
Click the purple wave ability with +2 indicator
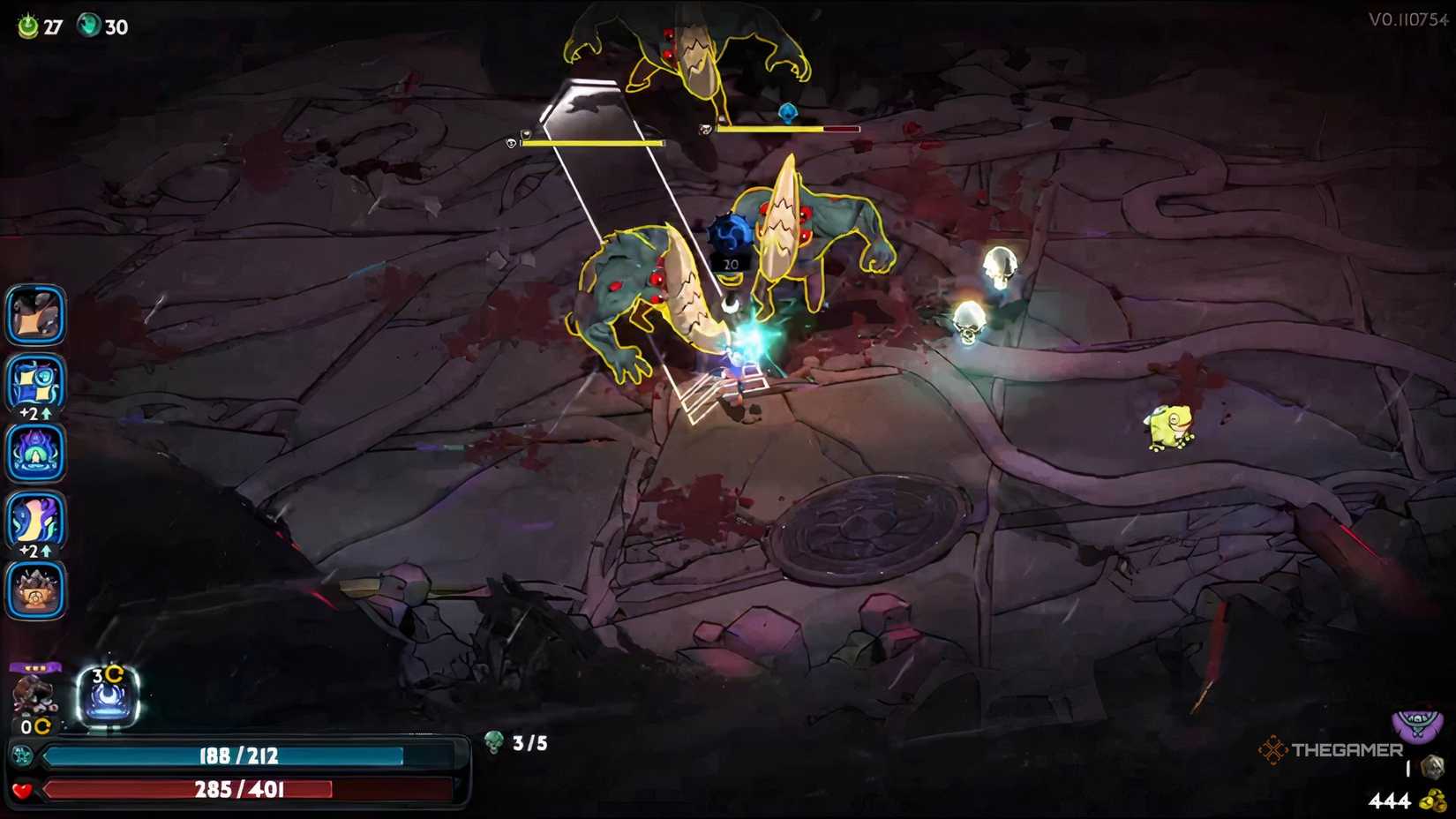[x=35, y=521]
